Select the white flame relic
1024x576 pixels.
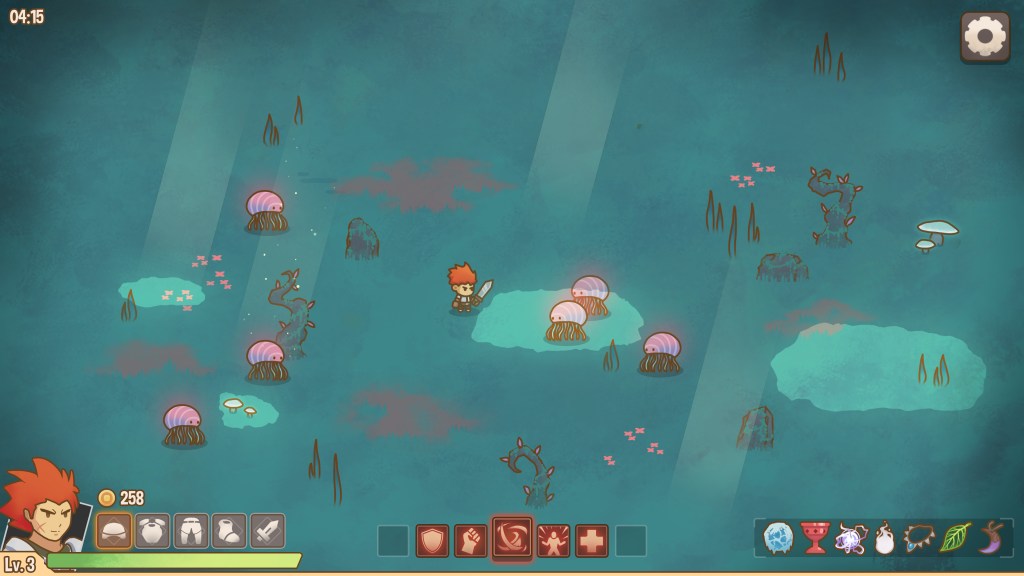884,539
